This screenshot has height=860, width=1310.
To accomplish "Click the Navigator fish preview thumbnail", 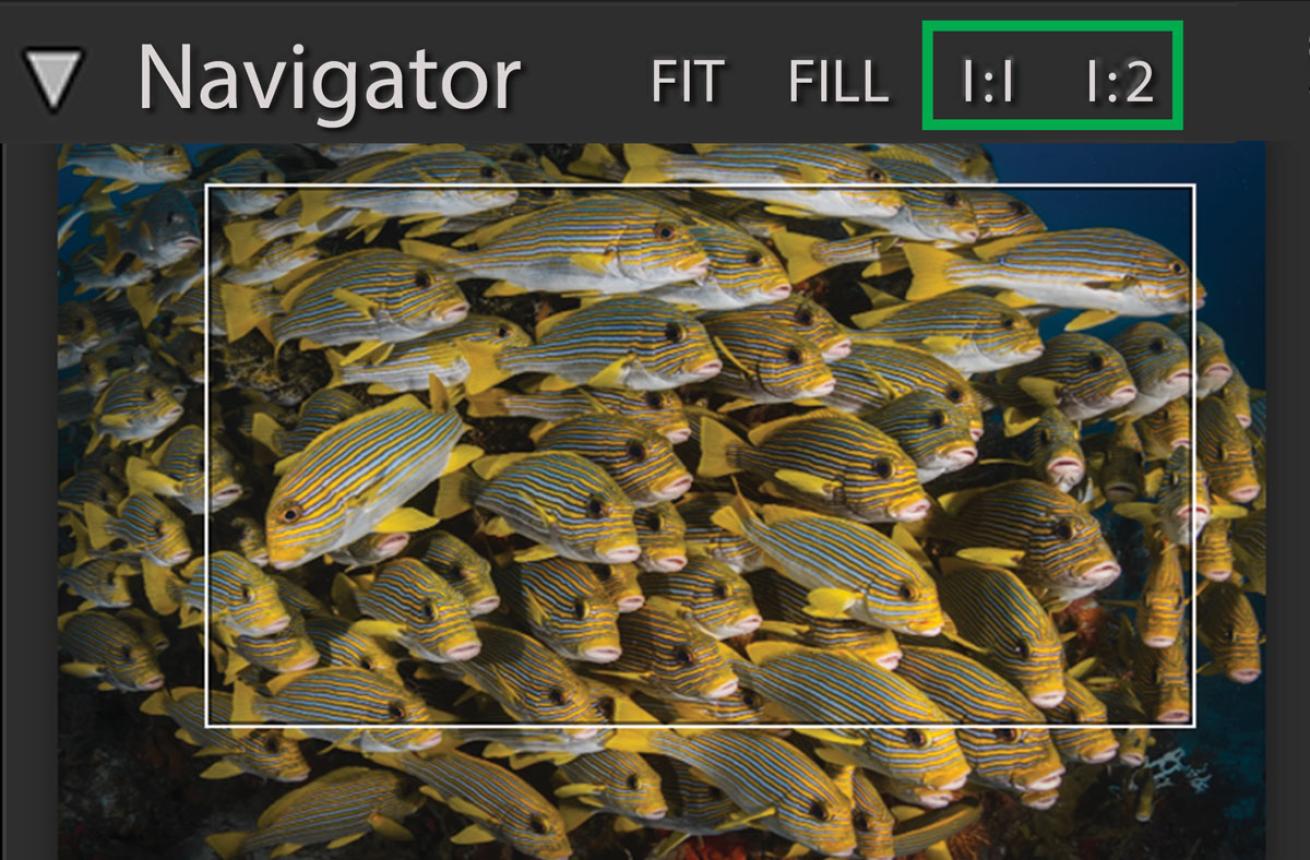I will tap(660, 500).
